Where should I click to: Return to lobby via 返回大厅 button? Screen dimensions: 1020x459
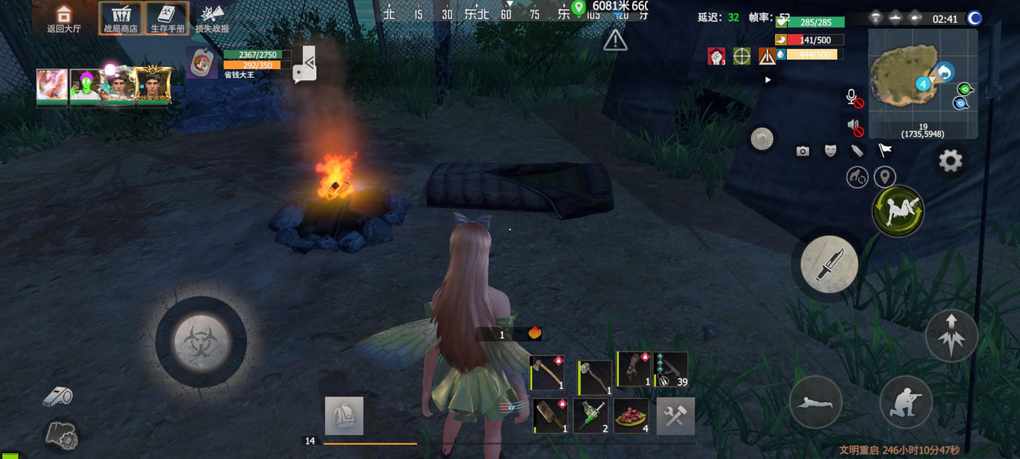click(63, 18)
